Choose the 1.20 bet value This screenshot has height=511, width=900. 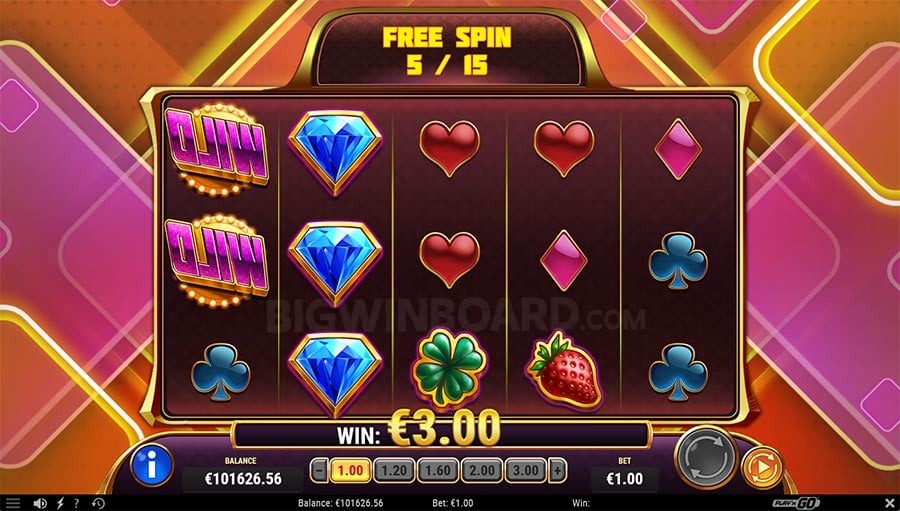click(x=394, y=470)
